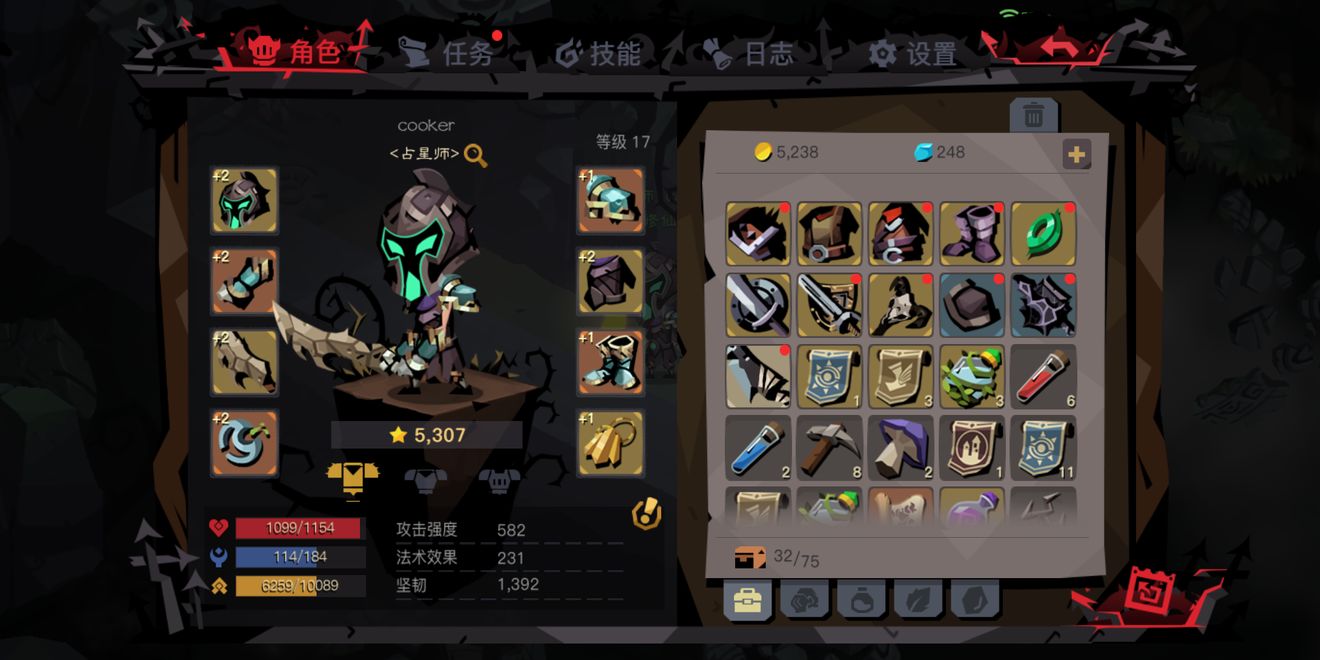Choose the equipped golden tassel charm slot
This screenshot has height=660, width=1320.
pos(610,443)
